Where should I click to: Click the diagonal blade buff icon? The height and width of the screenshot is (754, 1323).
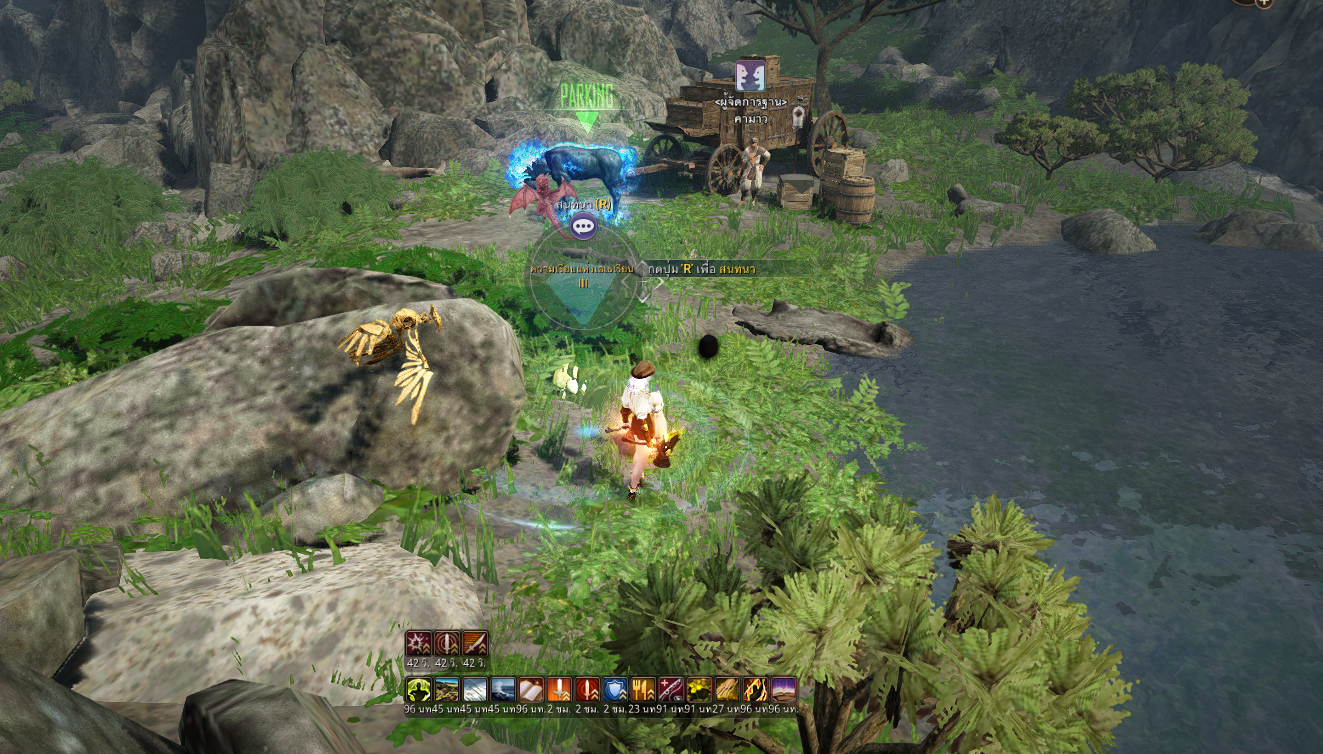(x=475, y=643)
